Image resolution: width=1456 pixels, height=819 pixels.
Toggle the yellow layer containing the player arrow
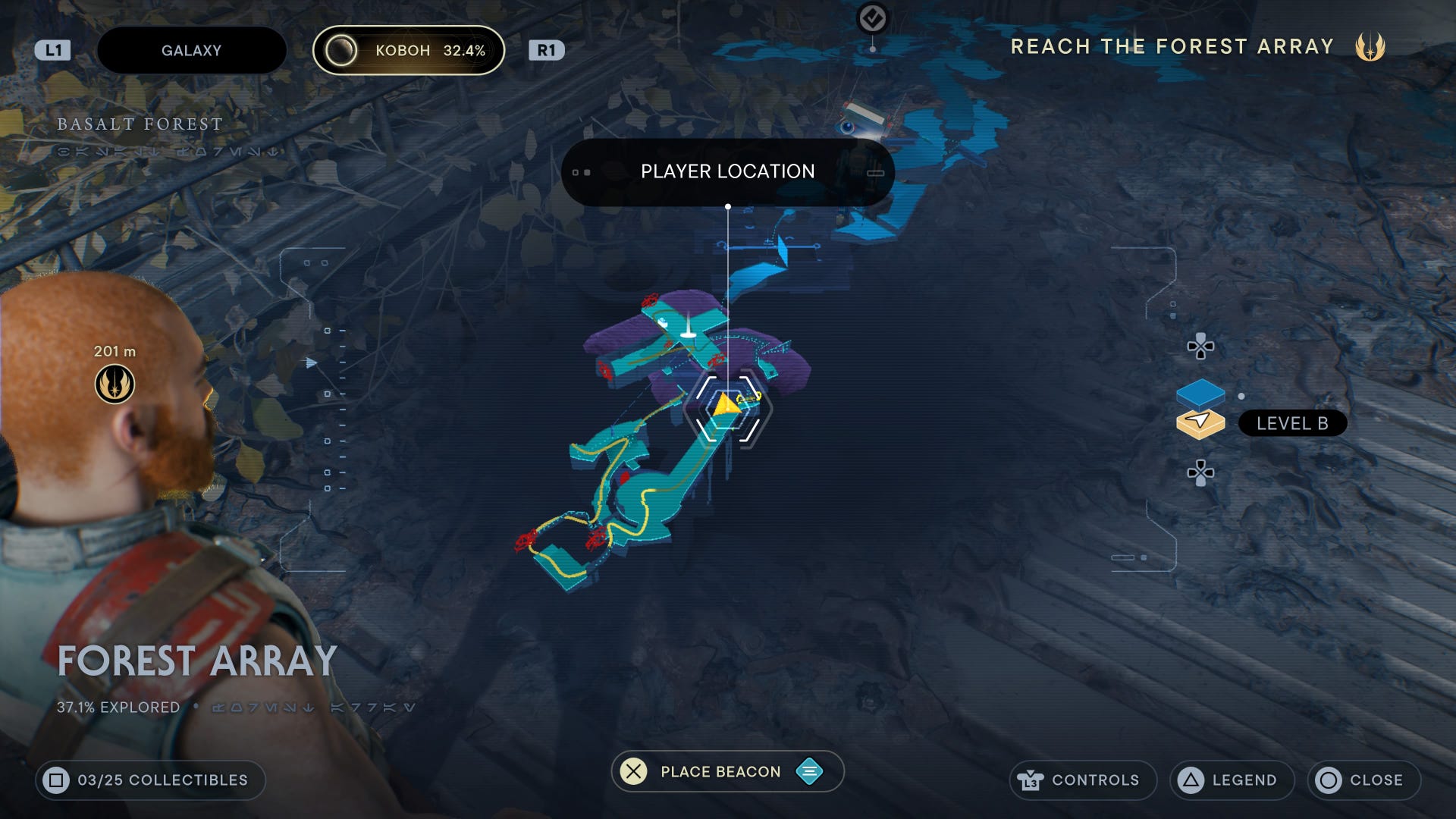pos(1201,423)
